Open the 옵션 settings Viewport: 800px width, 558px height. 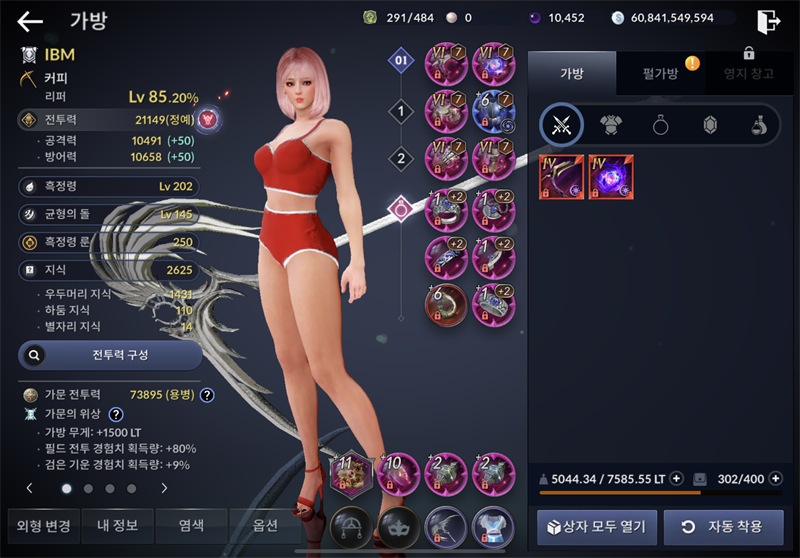click(264, 525)
